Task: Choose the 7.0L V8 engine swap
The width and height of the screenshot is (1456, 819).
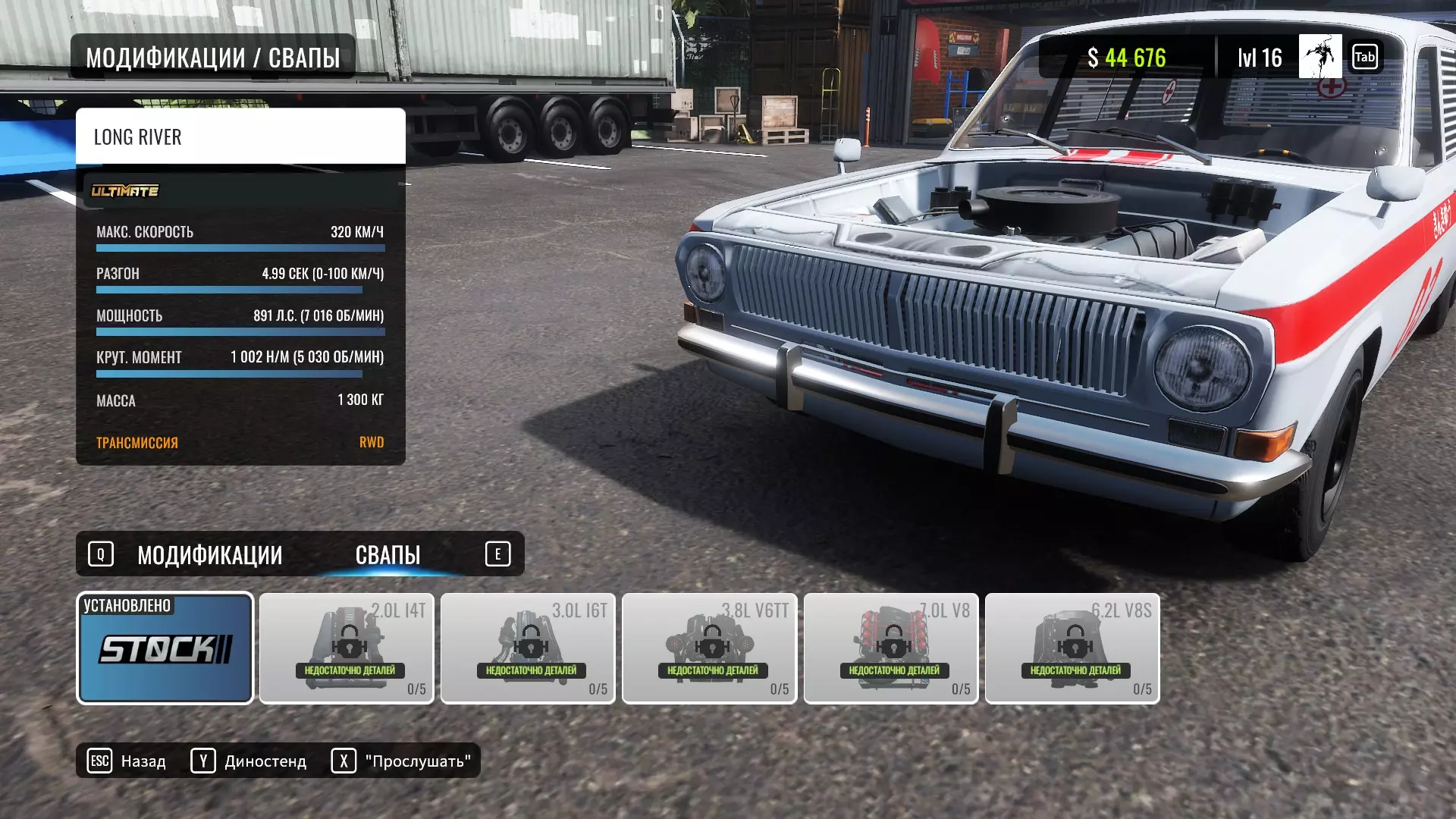Action: tap(891, 648)
